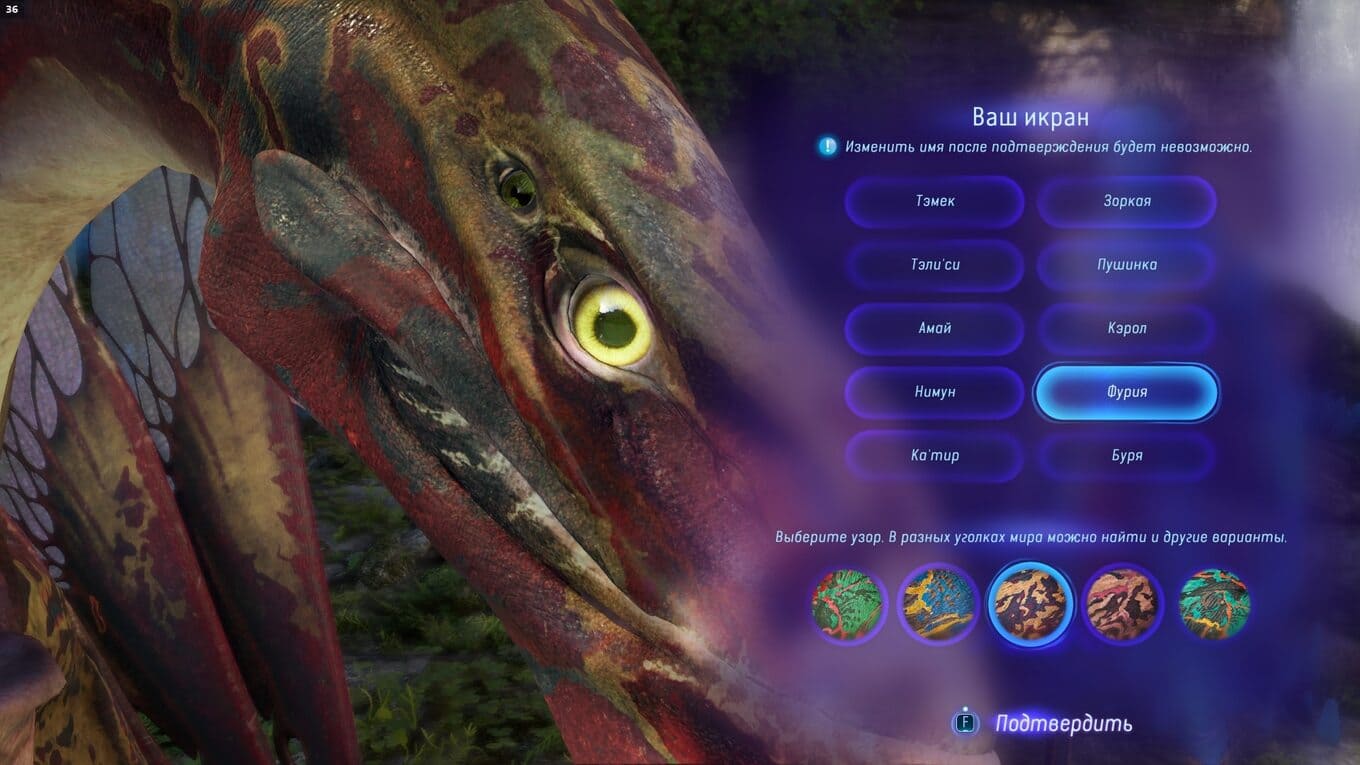Select the Амай name button
The image size is (1360, 765).
(934, 328)
